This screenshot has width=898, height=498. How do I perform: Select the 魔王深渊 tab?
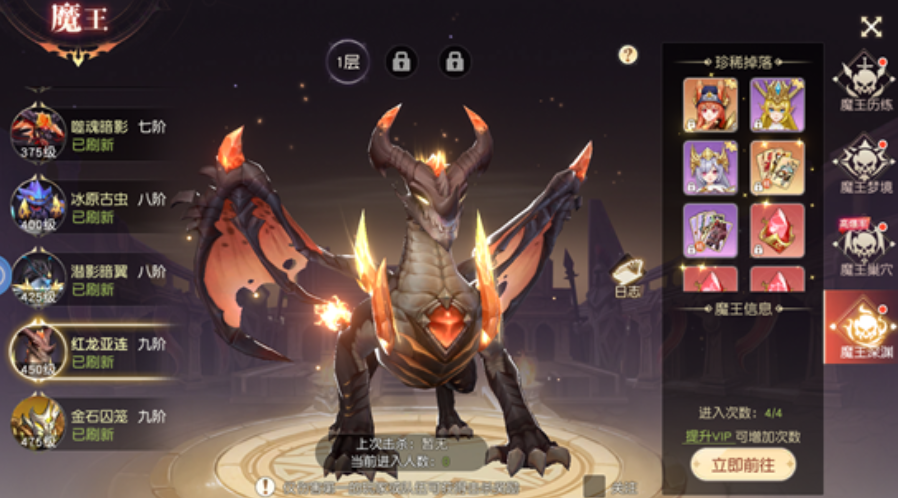(x=862, y=330)
